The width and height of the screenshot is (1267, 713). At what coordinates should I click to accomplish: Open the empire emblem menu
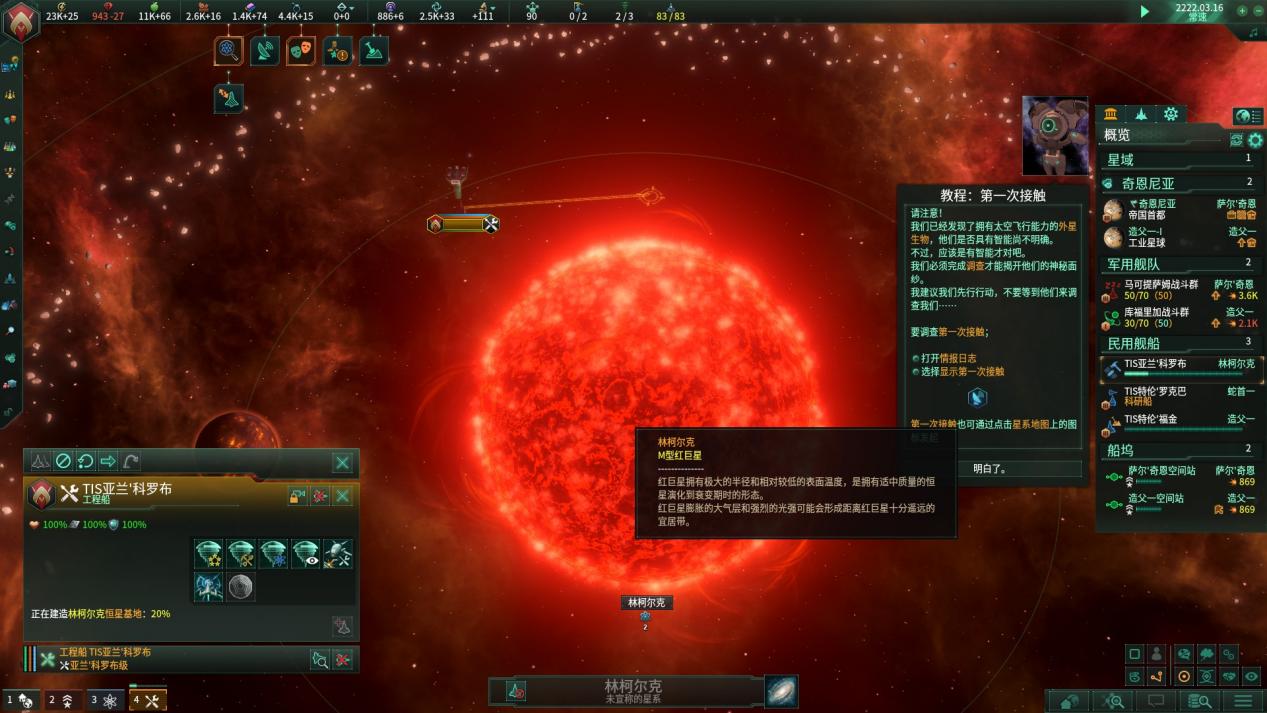coord(20,22)
